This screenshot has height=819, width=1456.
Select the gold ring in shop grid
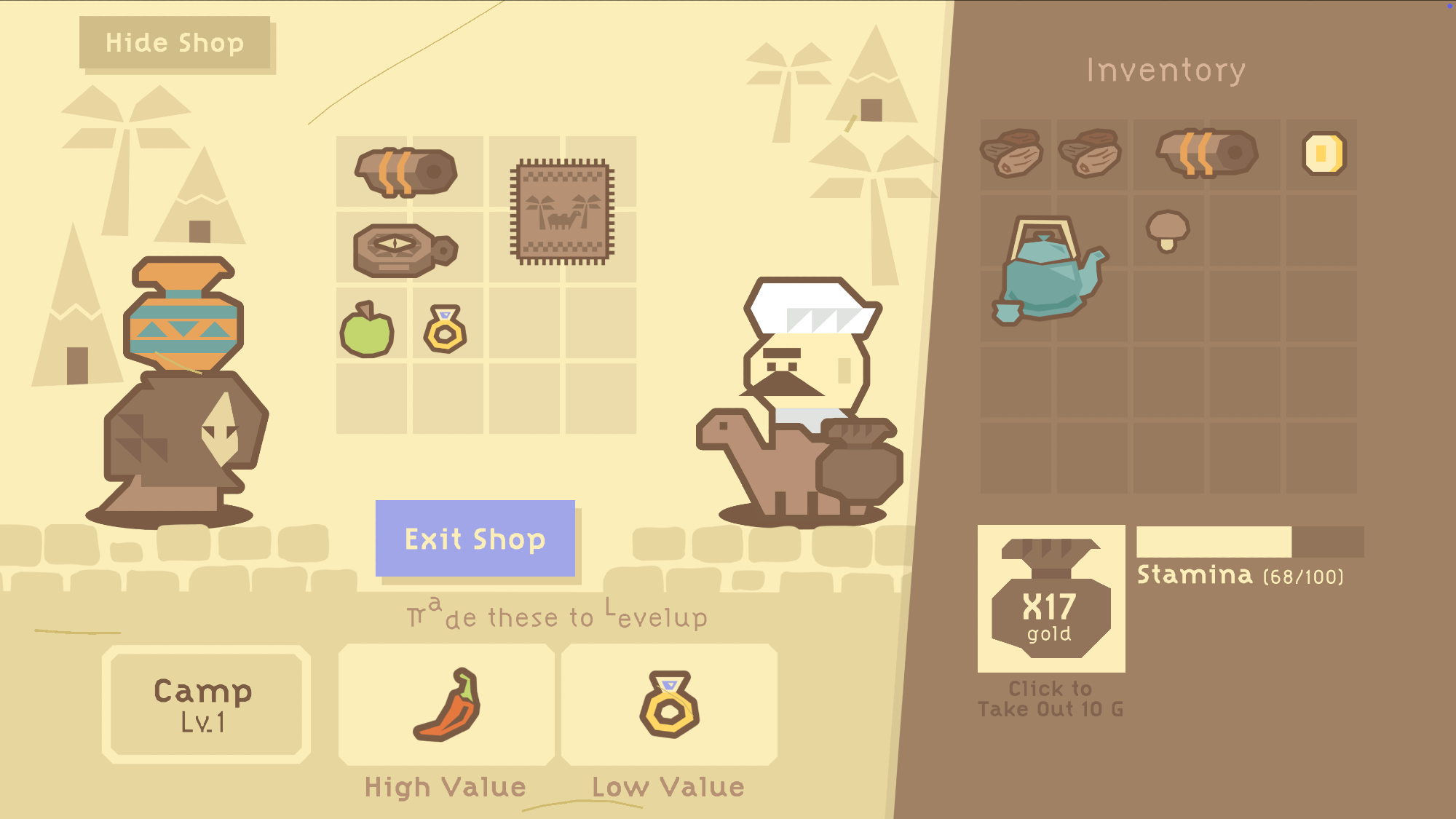point(445,330)
